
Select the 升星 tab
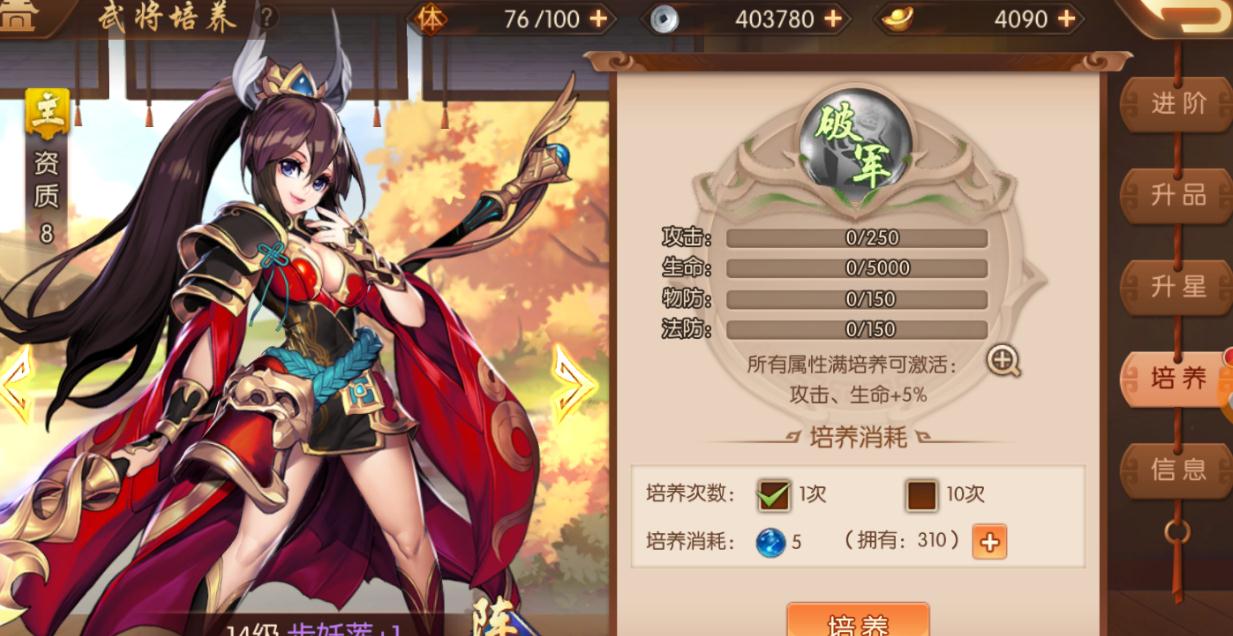[x=1177, y=287]
